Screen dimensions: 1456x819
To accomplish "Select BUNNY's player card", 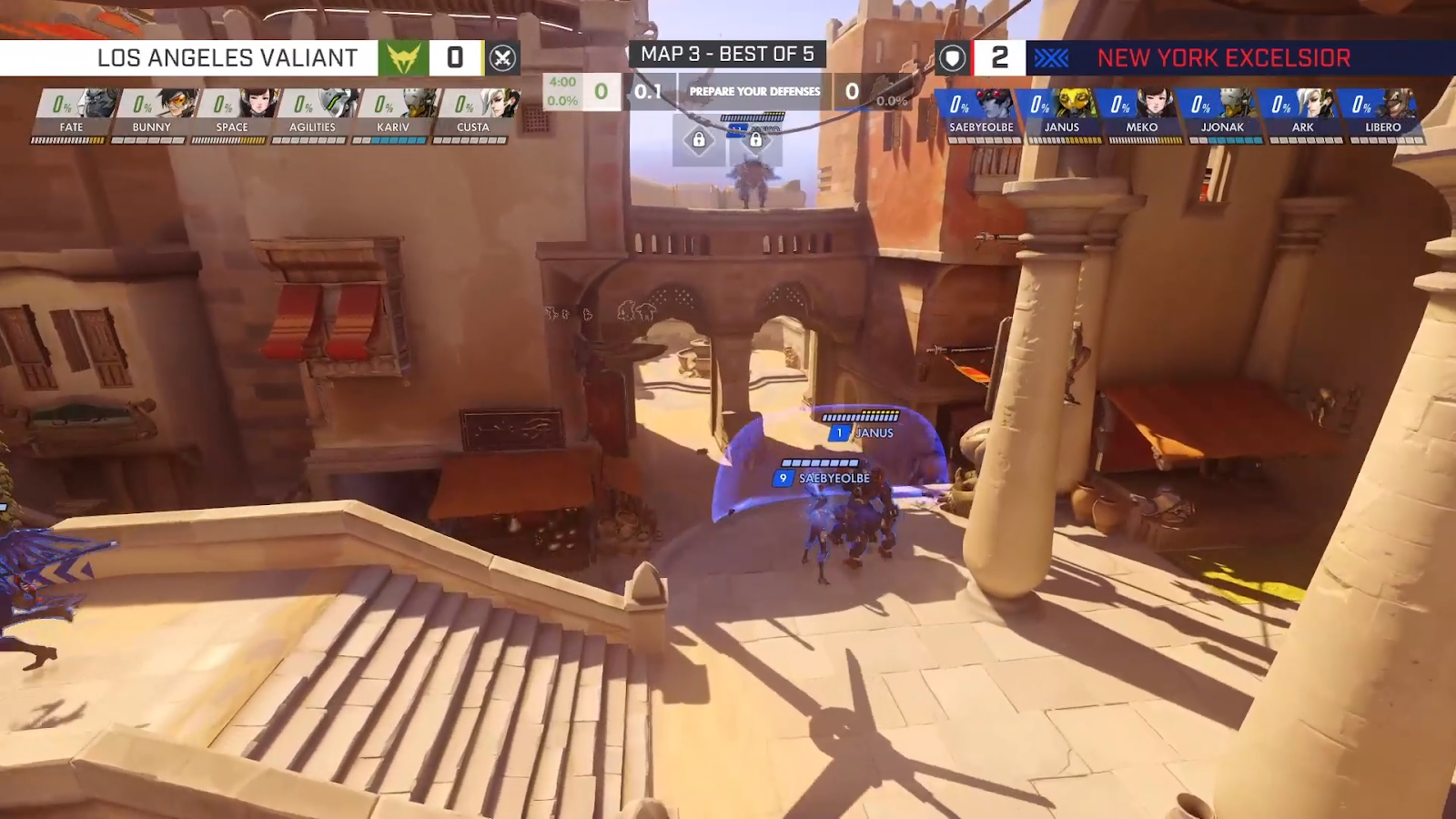I will [151, 113].
